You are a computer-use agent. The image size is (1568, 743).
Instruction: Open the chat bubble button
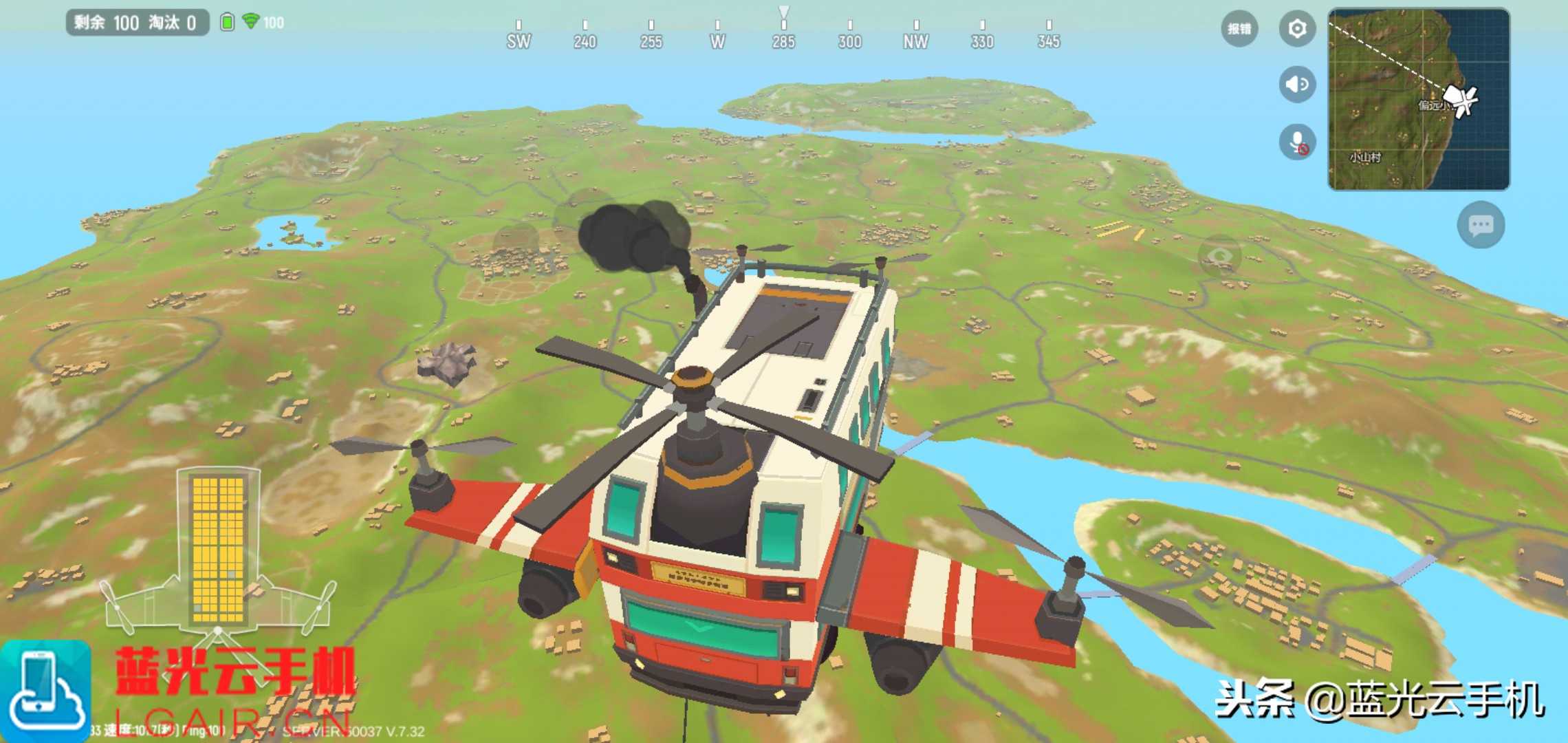tap(1481, 225)
